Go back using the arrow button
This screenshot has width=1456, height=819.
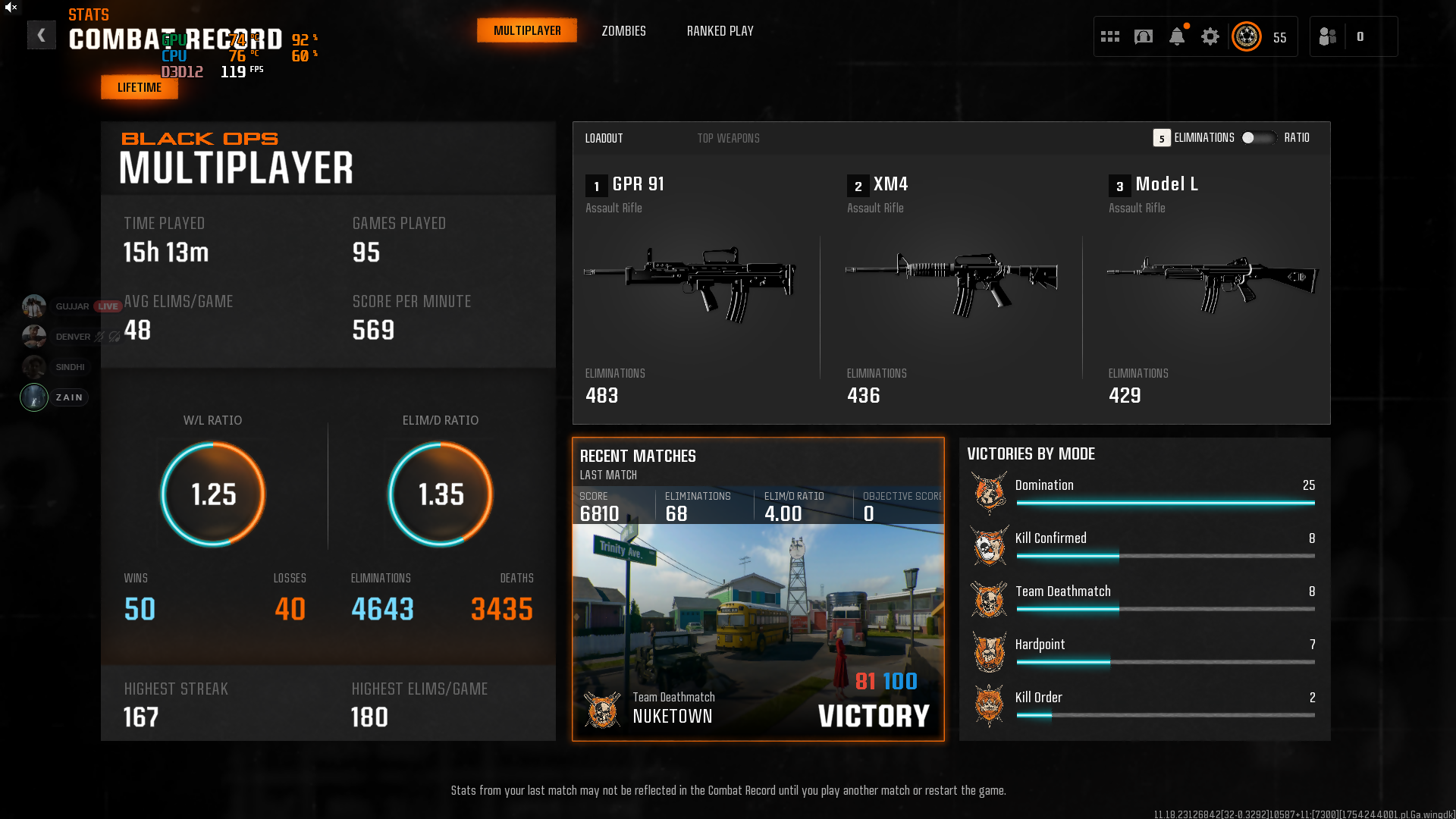[42, 35]
